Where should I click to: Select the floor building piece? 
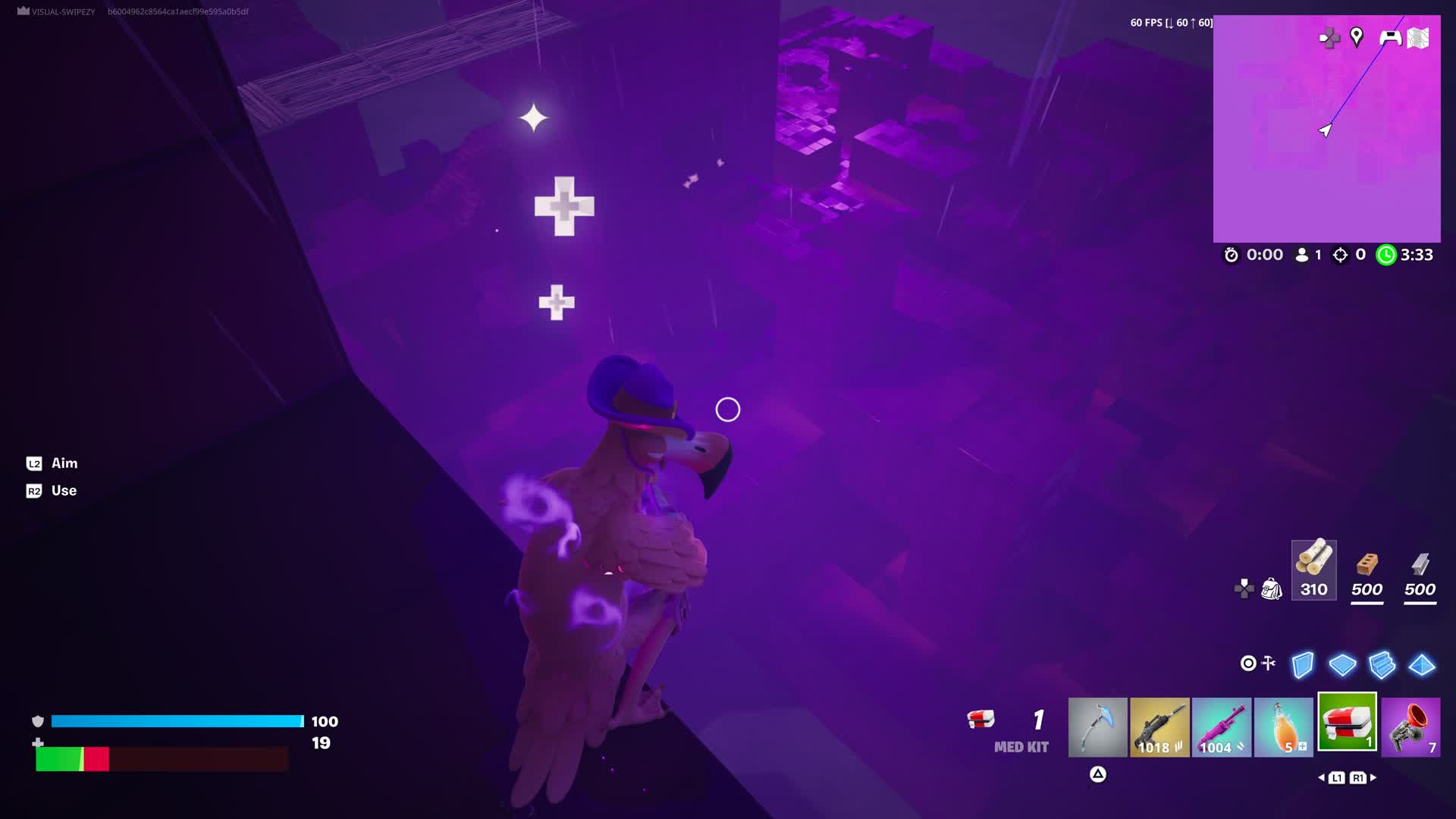point(1344,664)
